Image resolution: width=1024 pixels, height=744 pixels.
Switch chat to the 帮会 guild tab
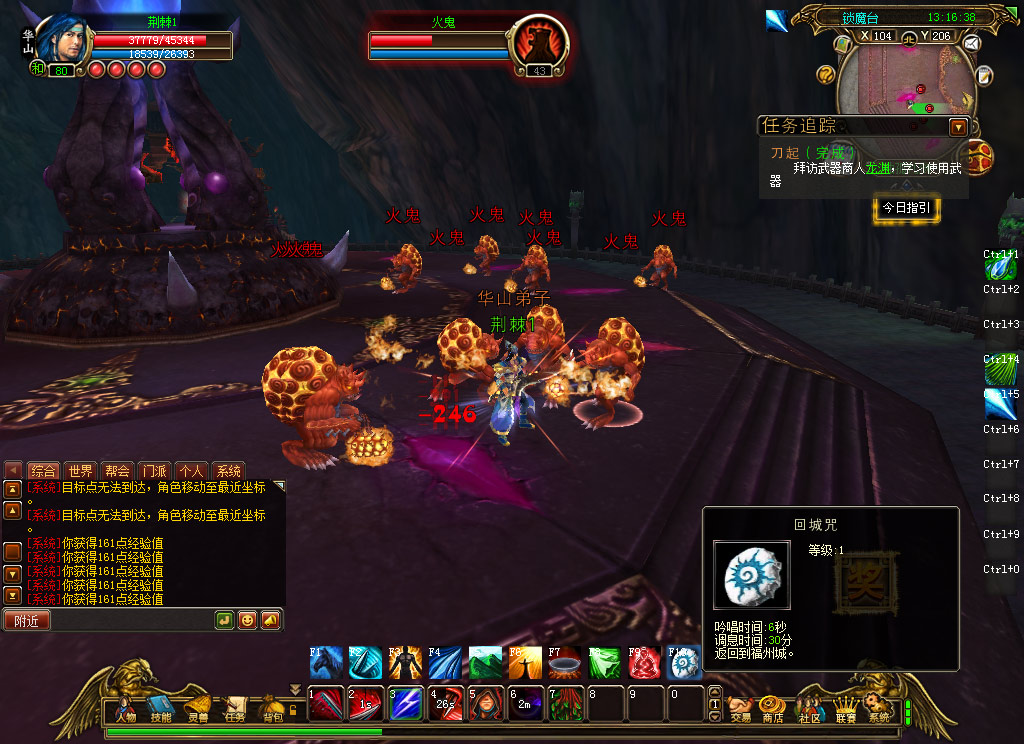[x=117, y=471]
